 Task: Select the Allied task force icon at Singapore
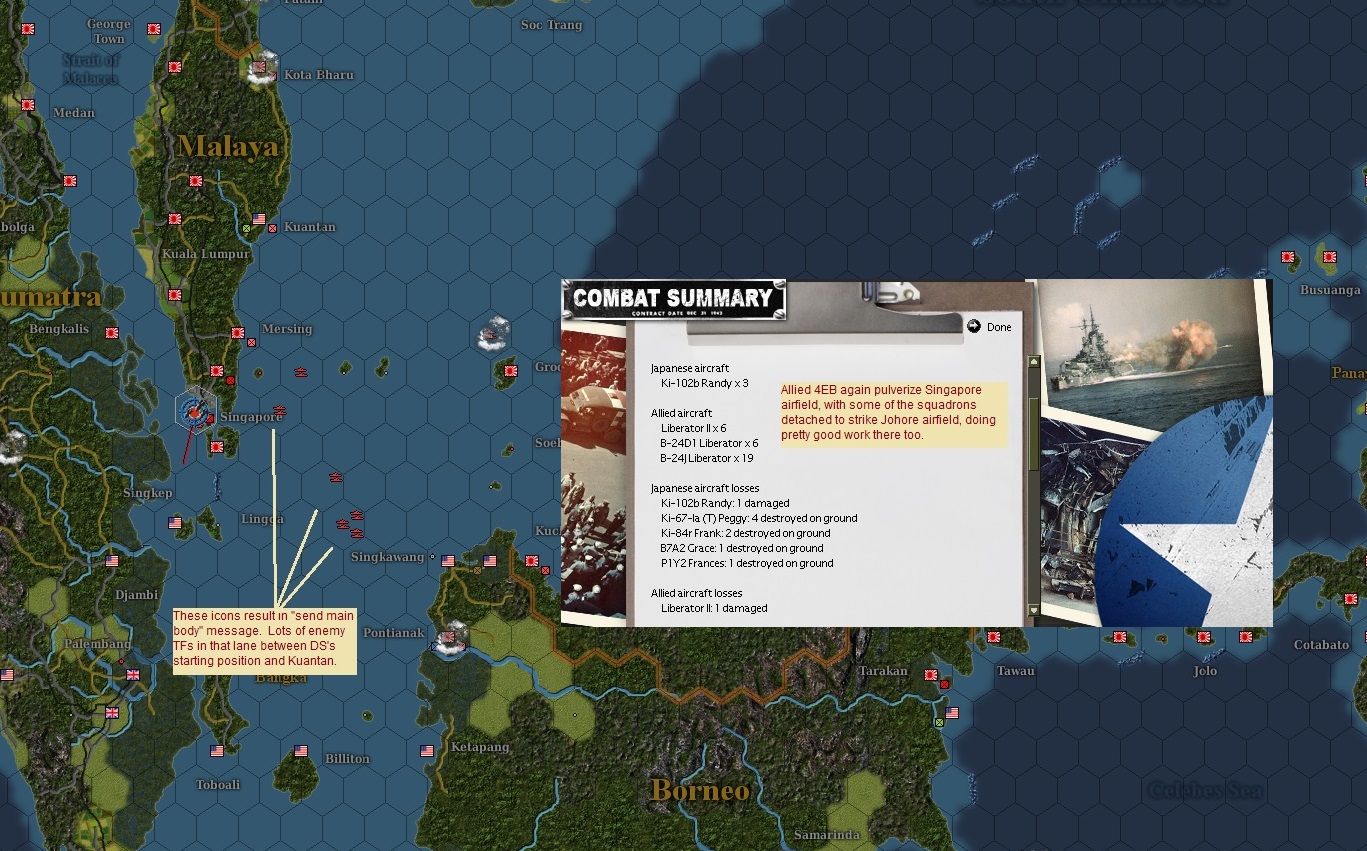coord(193,412)
